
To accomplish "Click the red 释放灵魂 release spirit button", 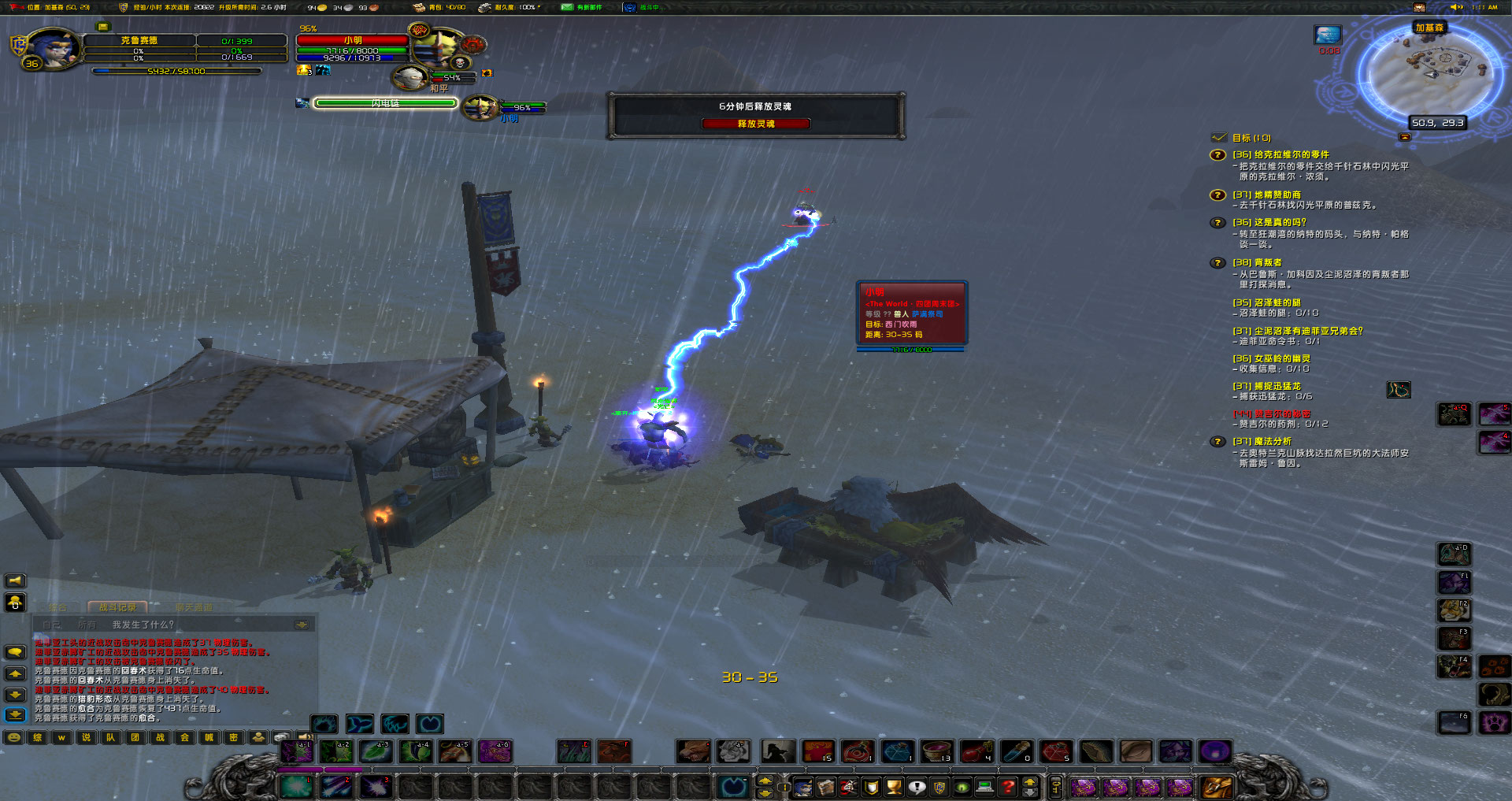I will [x=755, y=124].
